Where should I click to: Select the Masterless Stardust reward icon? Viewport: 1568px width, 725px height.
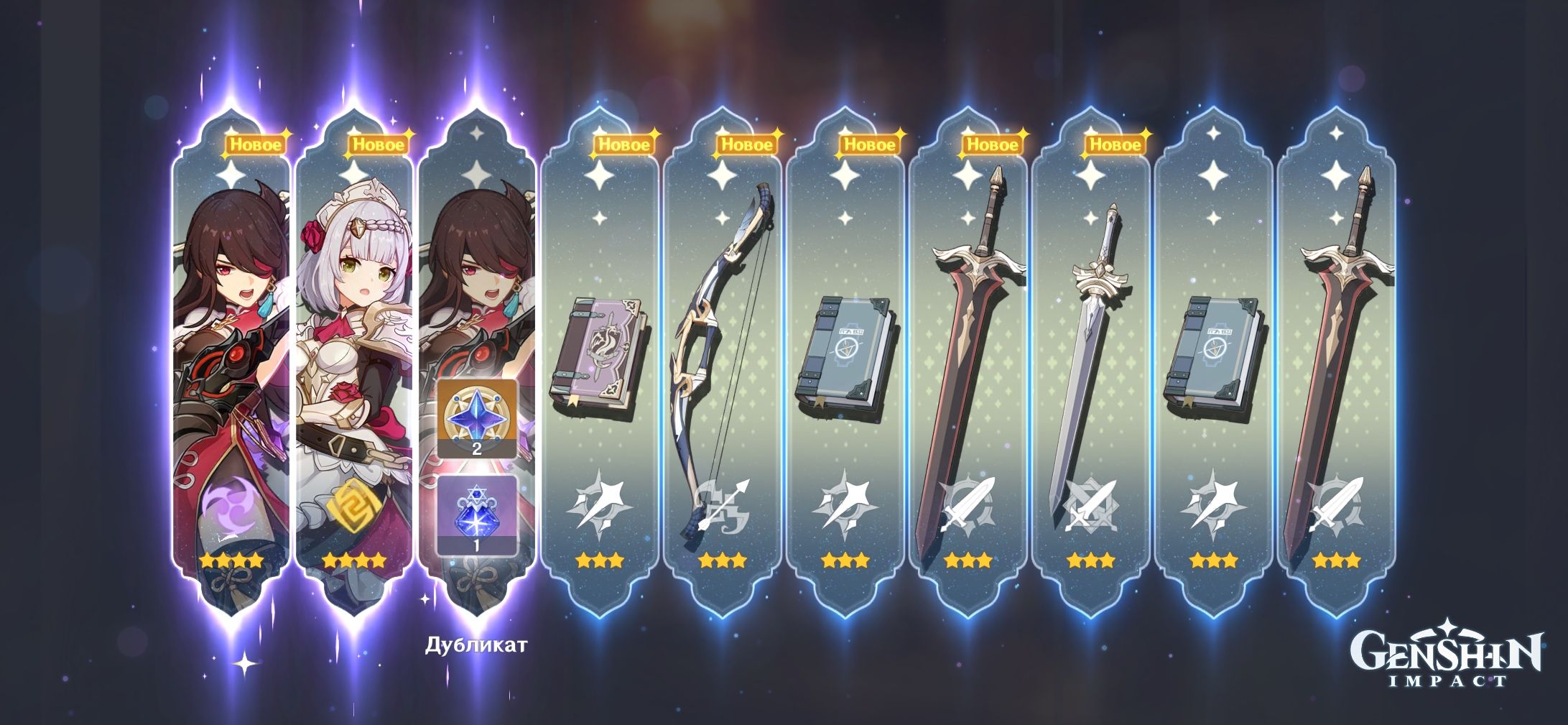(x=475, y=516)
